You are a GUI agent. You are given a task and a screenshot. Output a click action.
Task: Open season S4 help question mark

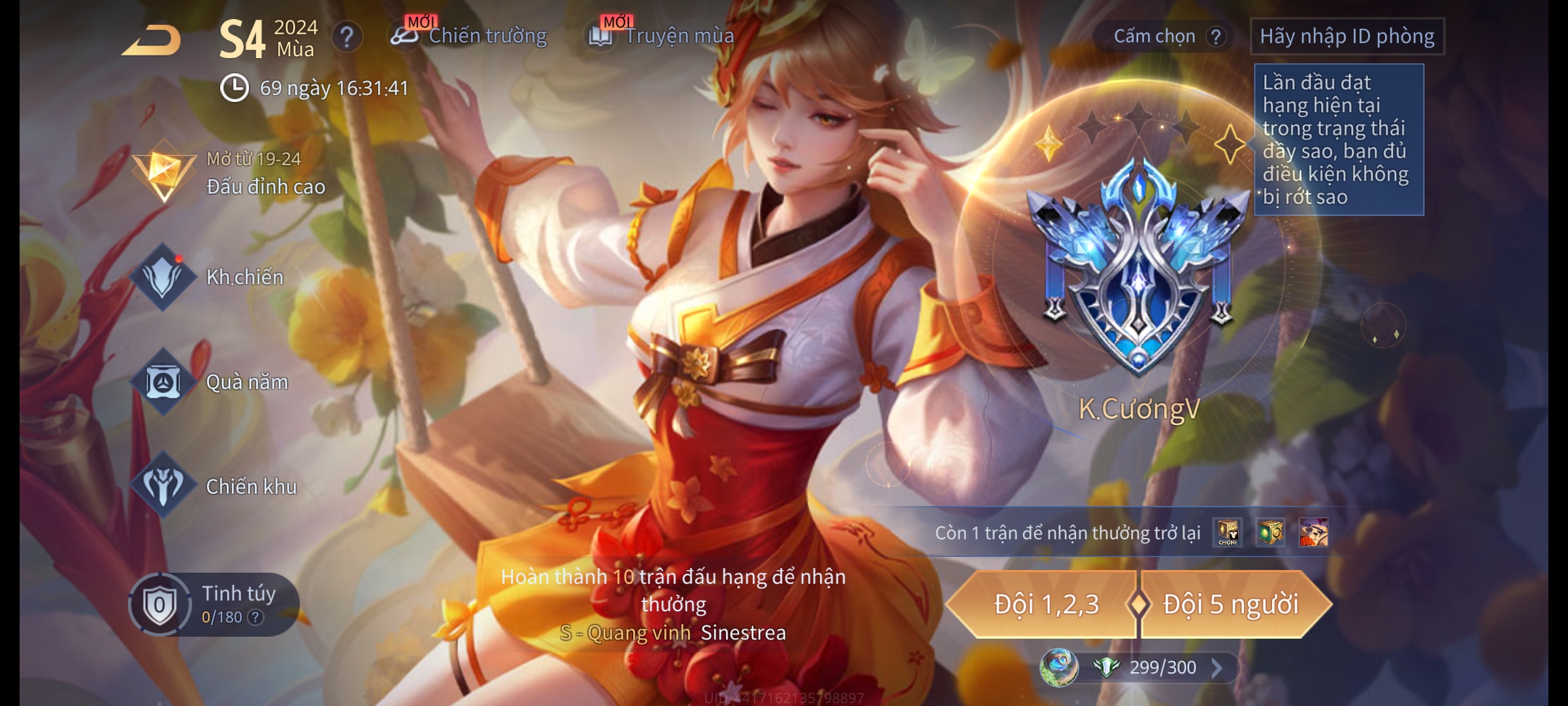(x=347, y=37)
